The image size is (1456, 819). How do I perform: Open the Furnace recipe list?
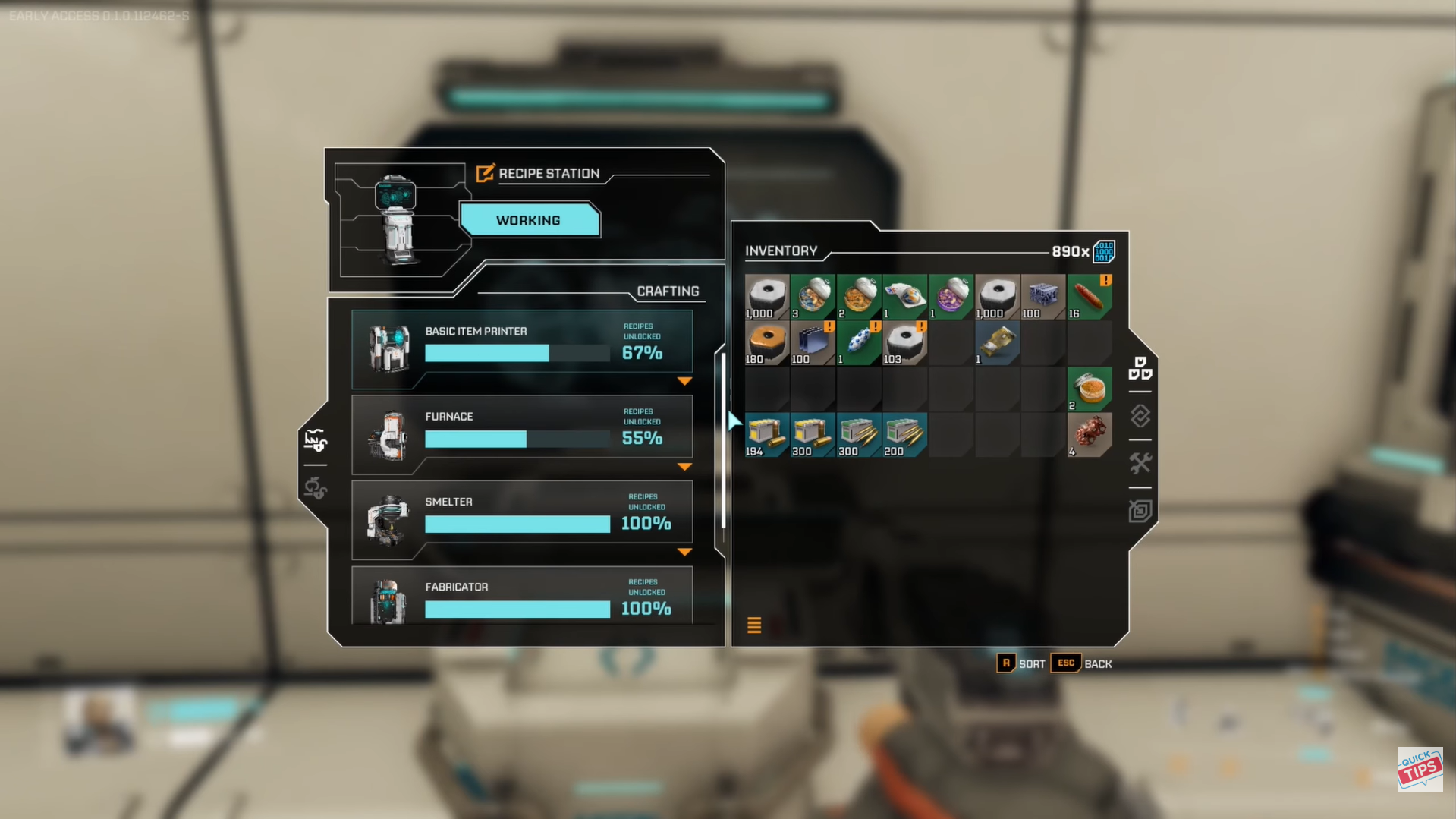(521, 433)
